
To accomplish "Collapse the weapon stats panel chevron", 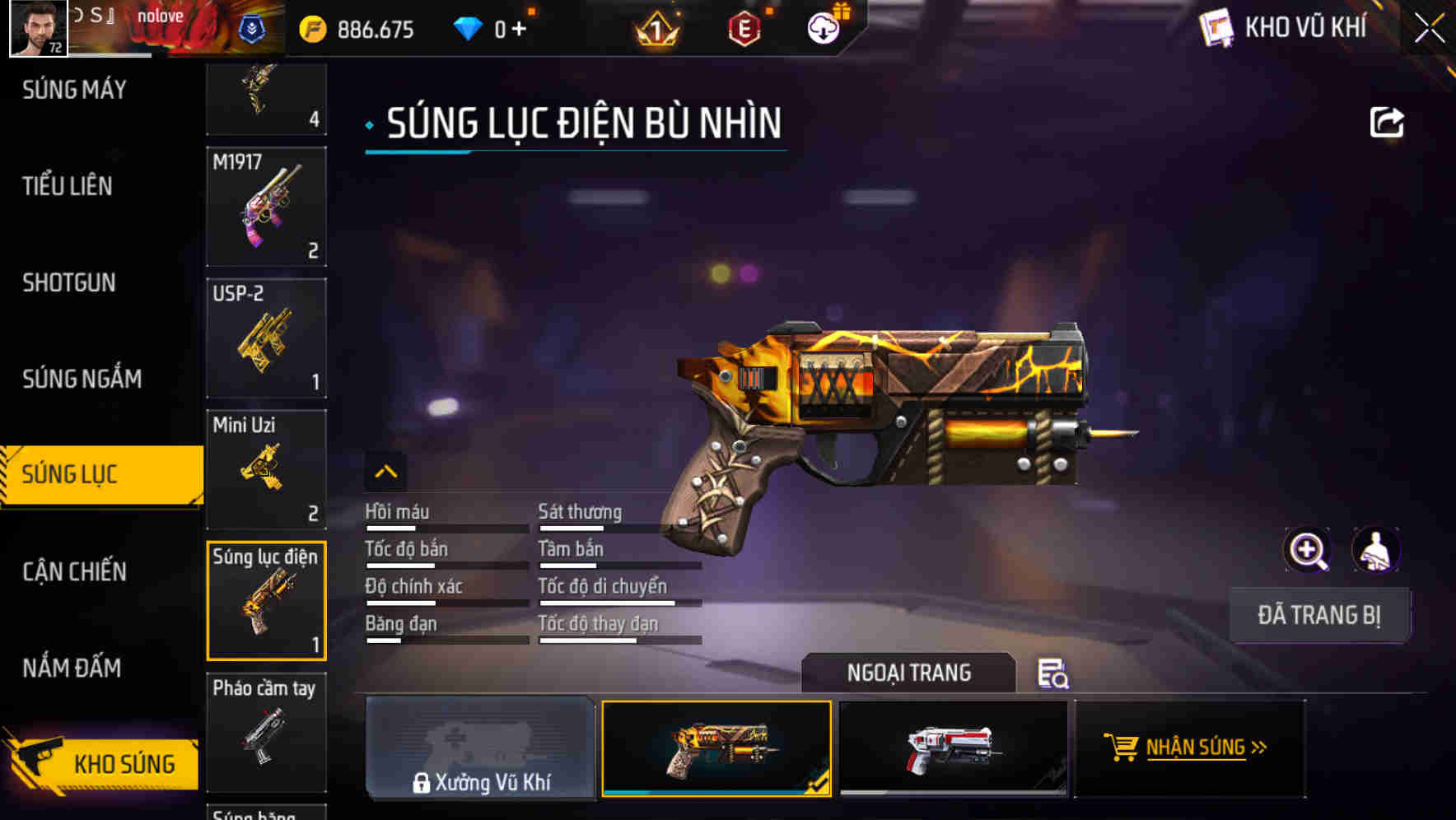I will point(385,471).
